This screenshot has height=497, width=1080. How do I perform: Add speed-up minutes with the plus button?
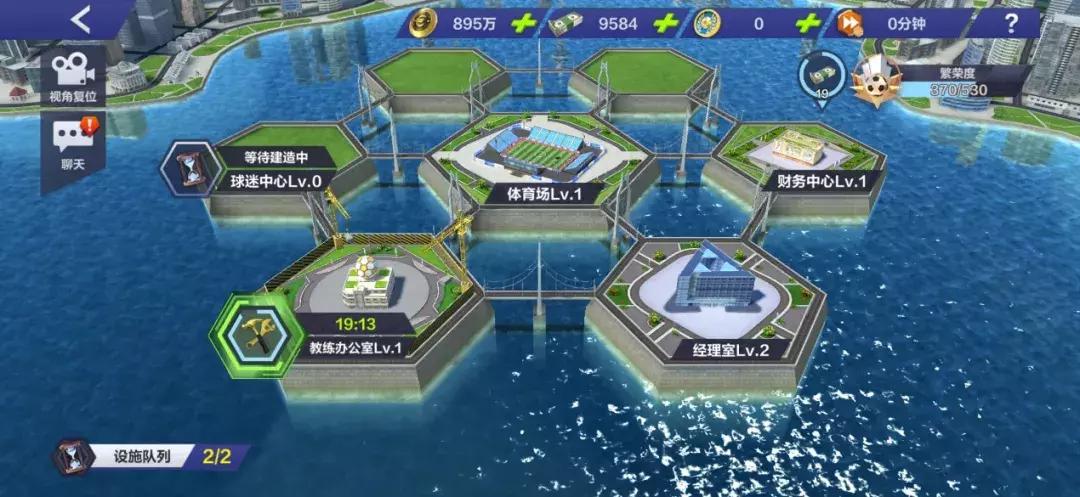pos(949,22)
